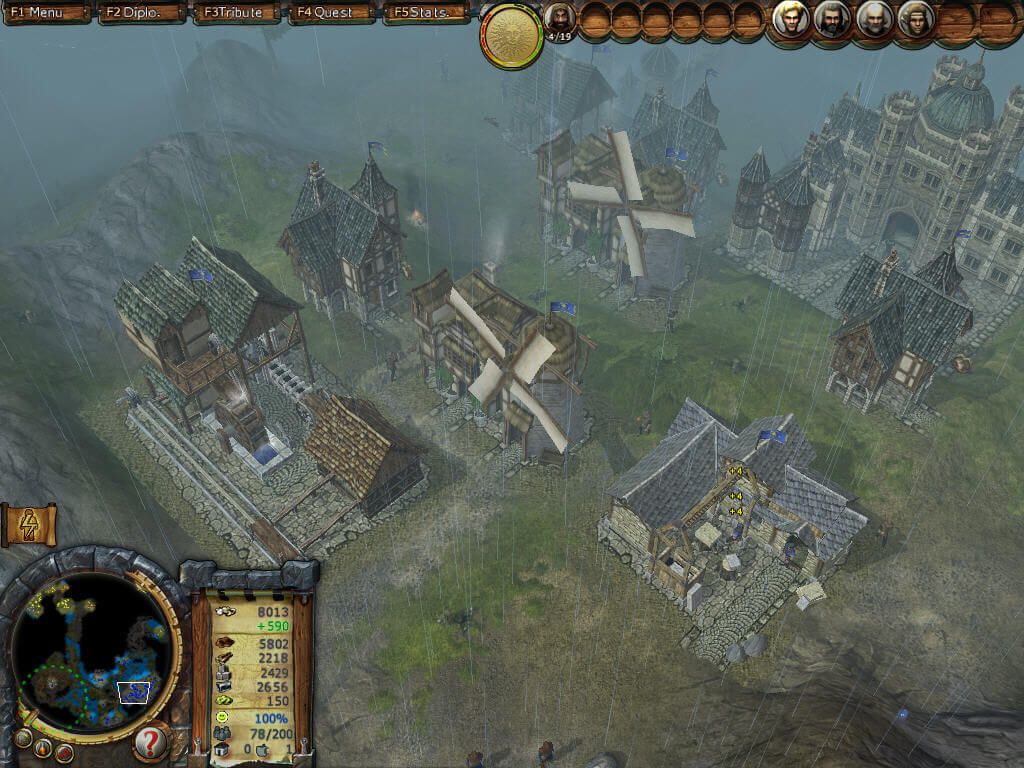The height and width of the screenshot is (768, 1024).
Task: Open help with the red question mark
Action: [150, 743]
